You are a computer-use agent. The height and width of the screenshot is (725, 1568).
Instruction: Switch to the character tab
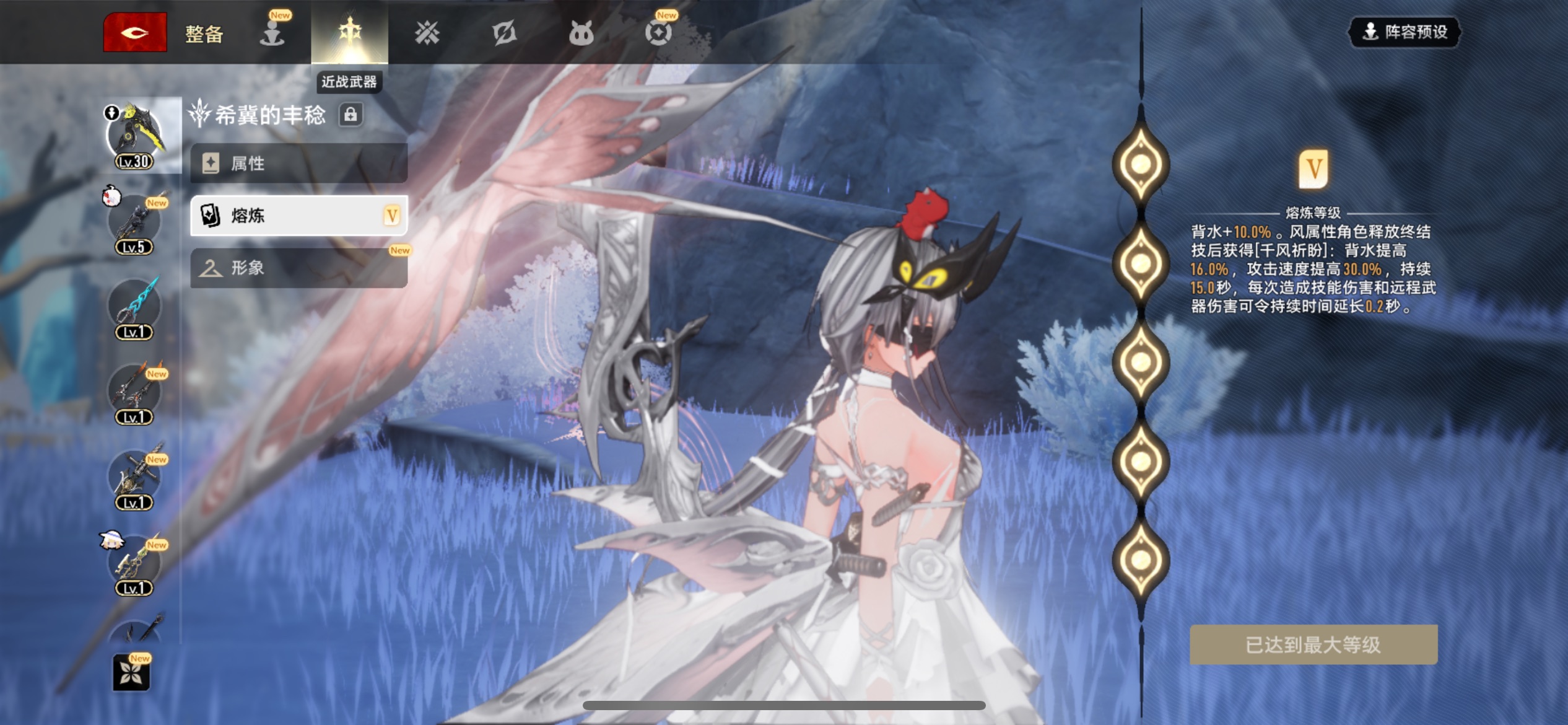click(x=272, y=33)
